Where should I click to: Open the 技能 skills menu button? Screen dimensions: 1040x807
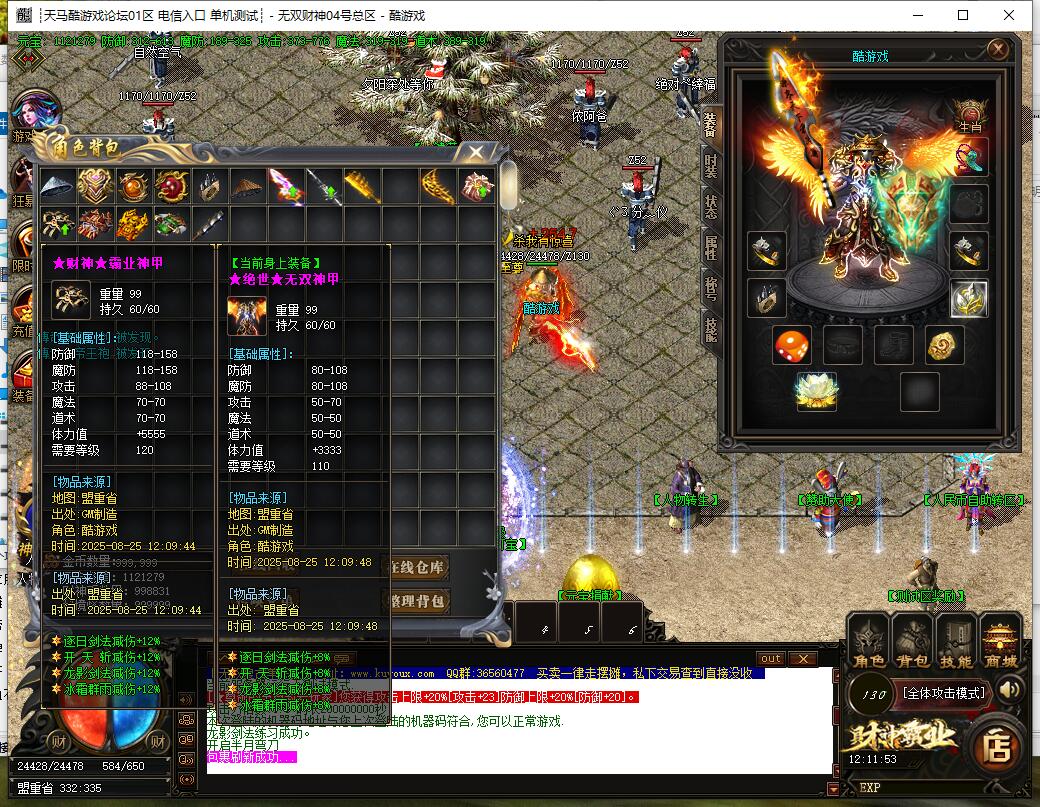point(956,641)
